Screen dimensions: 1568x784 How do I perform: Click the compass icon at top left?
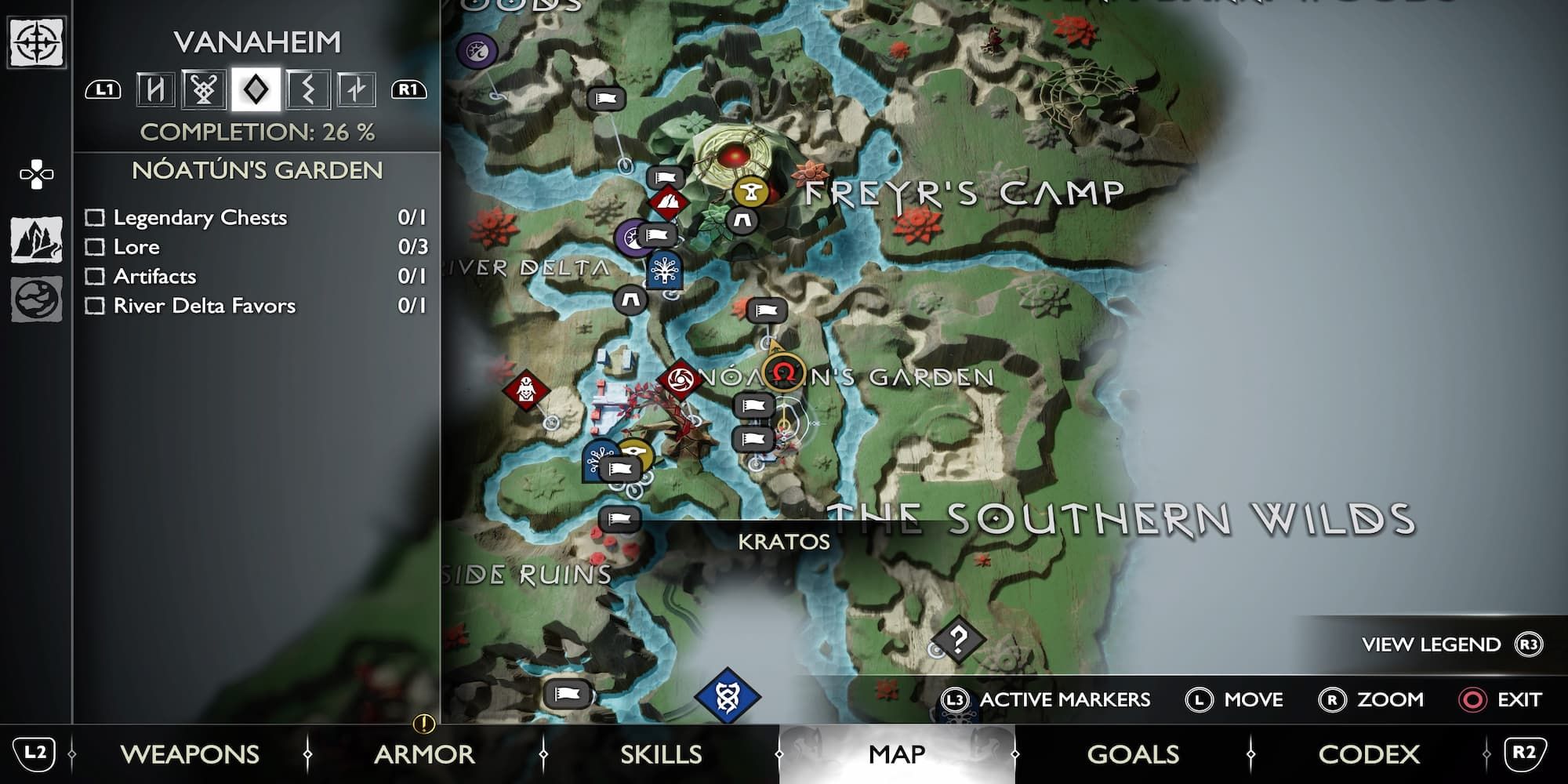[37, 42]
